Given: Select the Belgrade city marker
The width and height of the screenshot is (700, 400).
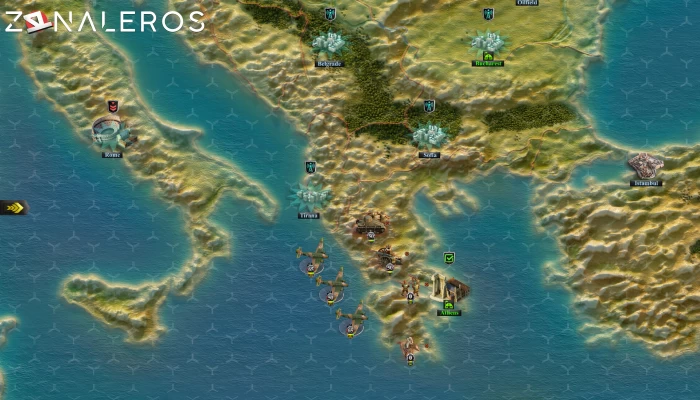Looking at the screenshot, I should pos(329,43).
